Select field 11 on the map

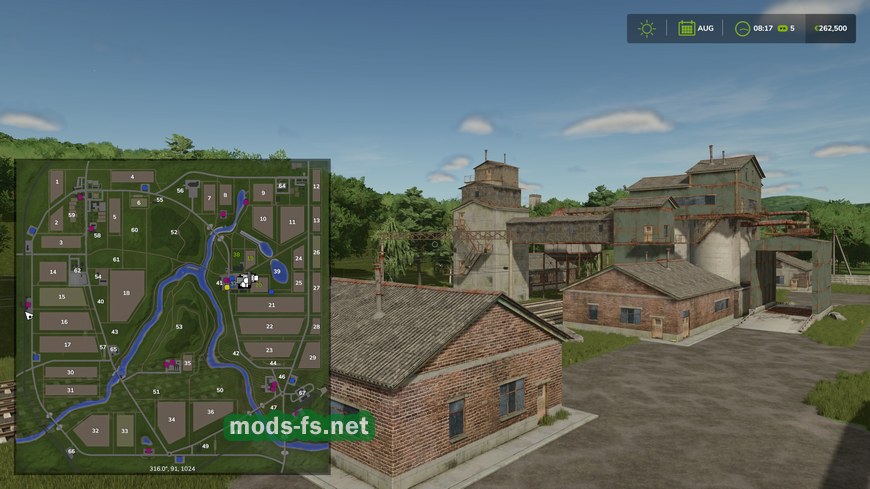[292, 222]
